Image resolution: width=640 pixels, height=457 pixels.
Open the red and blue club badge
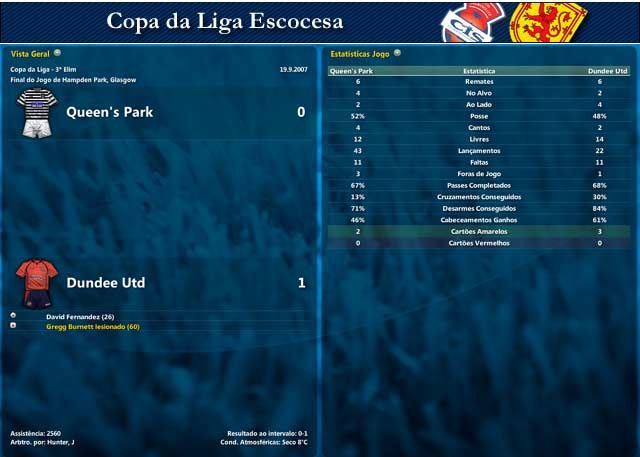(474, 22)
